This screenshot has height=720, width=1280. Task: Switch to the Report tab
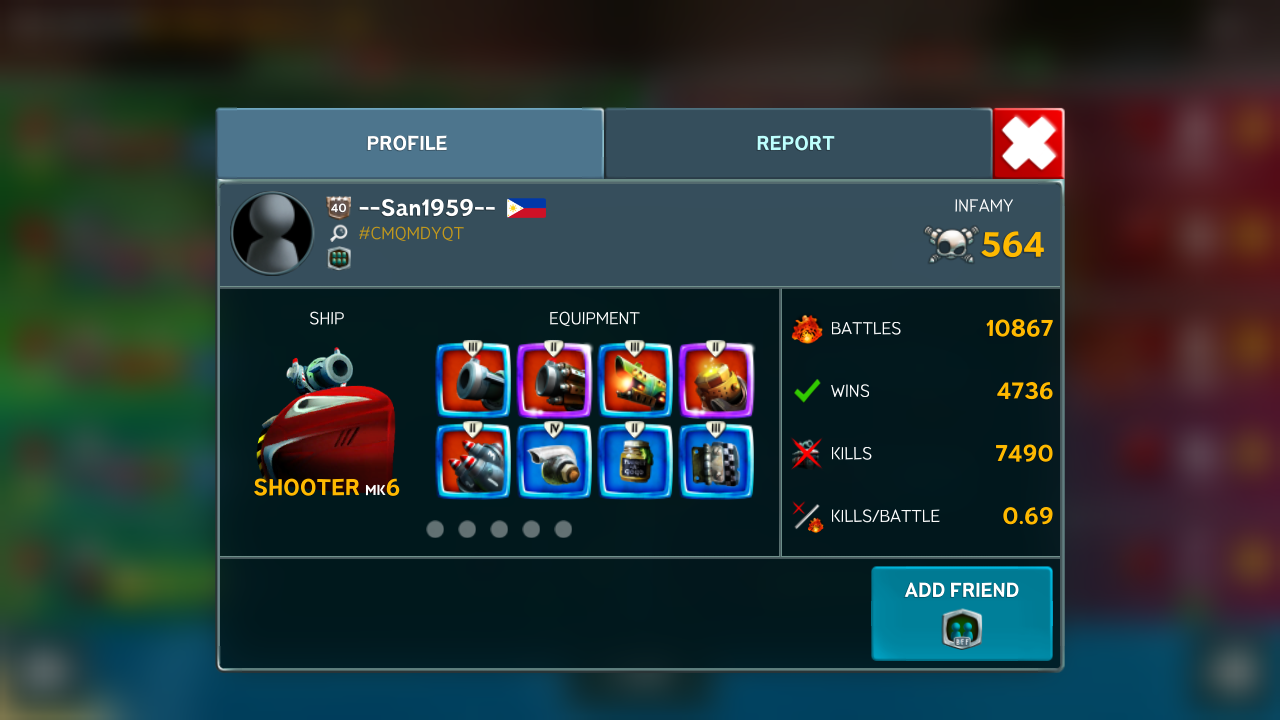pos(797,143)
